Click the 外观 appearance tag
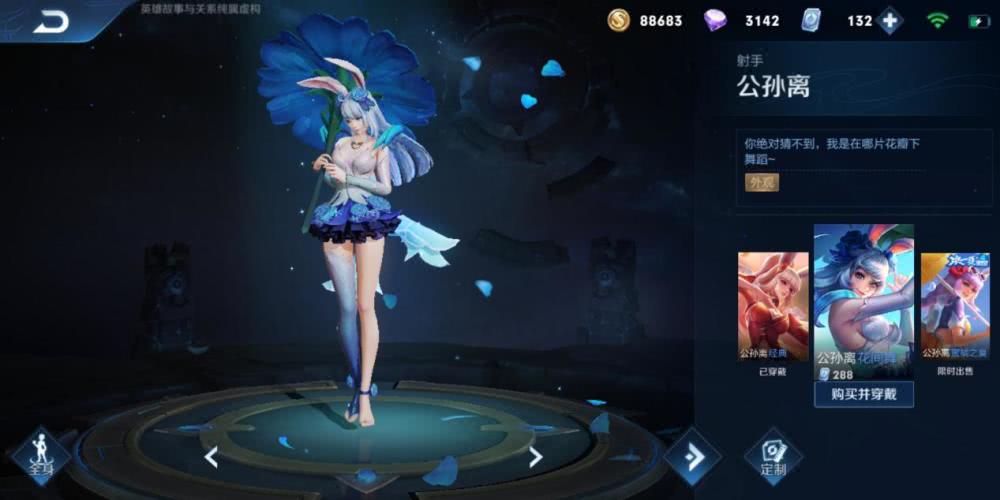The height and width of the screenshot is (500, 1000). pyautogui.click(x=762, y=182)
